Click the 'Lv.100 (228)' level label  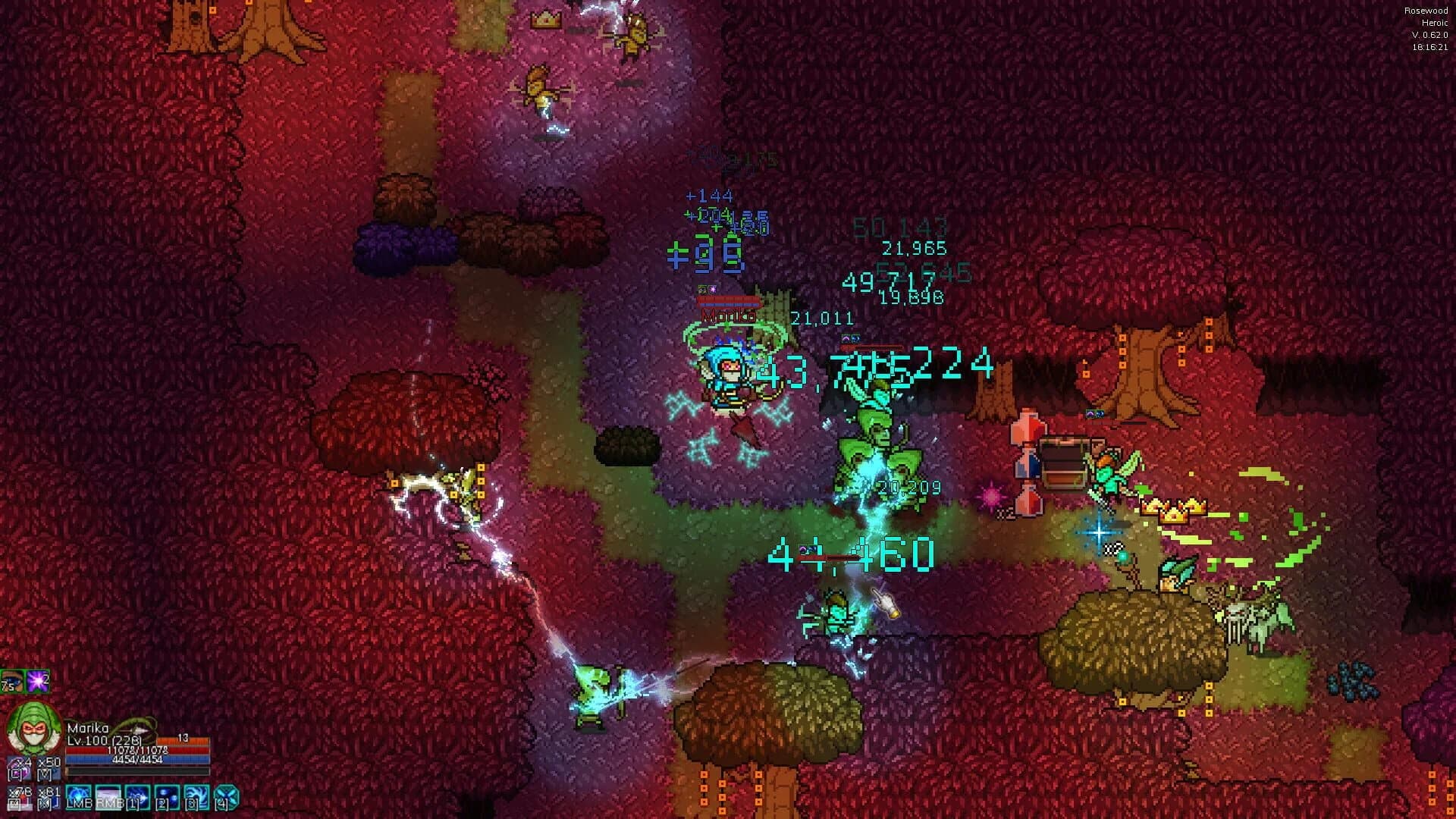(102, 740)
